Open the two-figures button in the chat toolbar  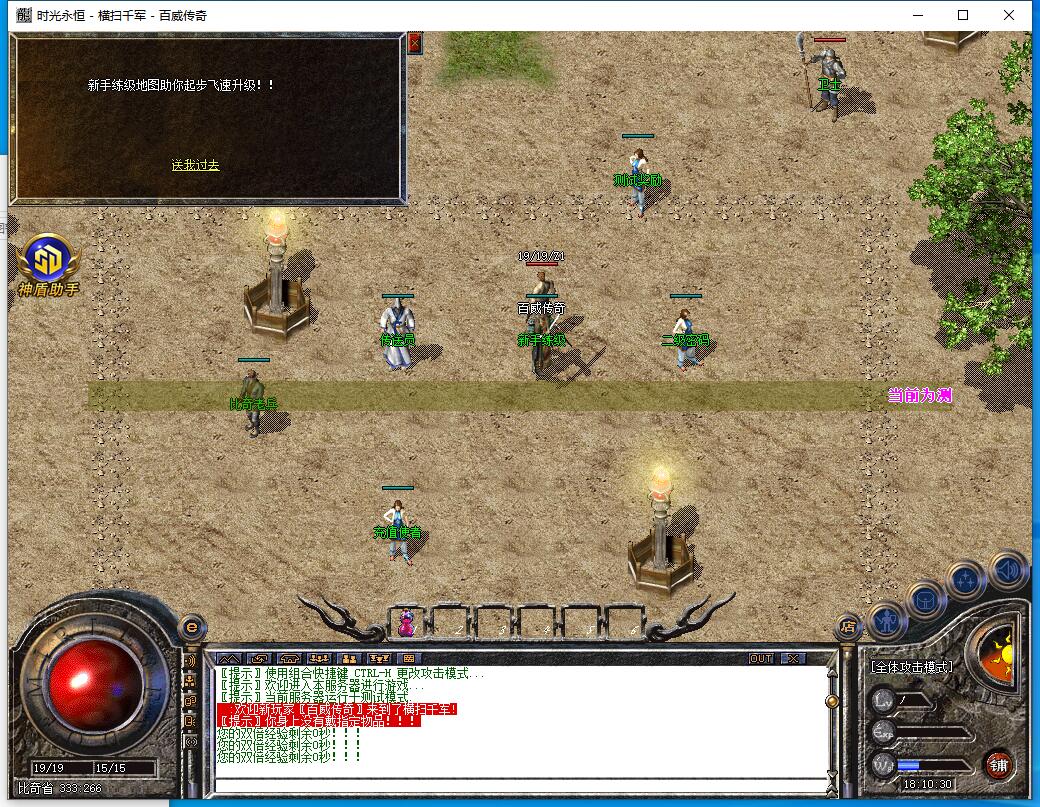coord(349,658)
